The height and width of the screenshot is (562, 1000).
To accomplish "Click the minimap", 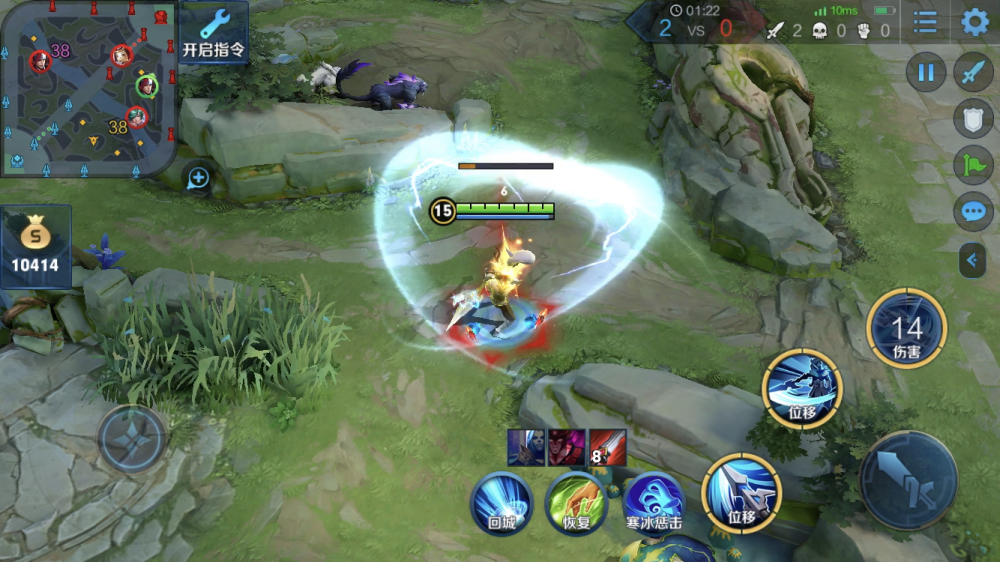I will (88, 88).
